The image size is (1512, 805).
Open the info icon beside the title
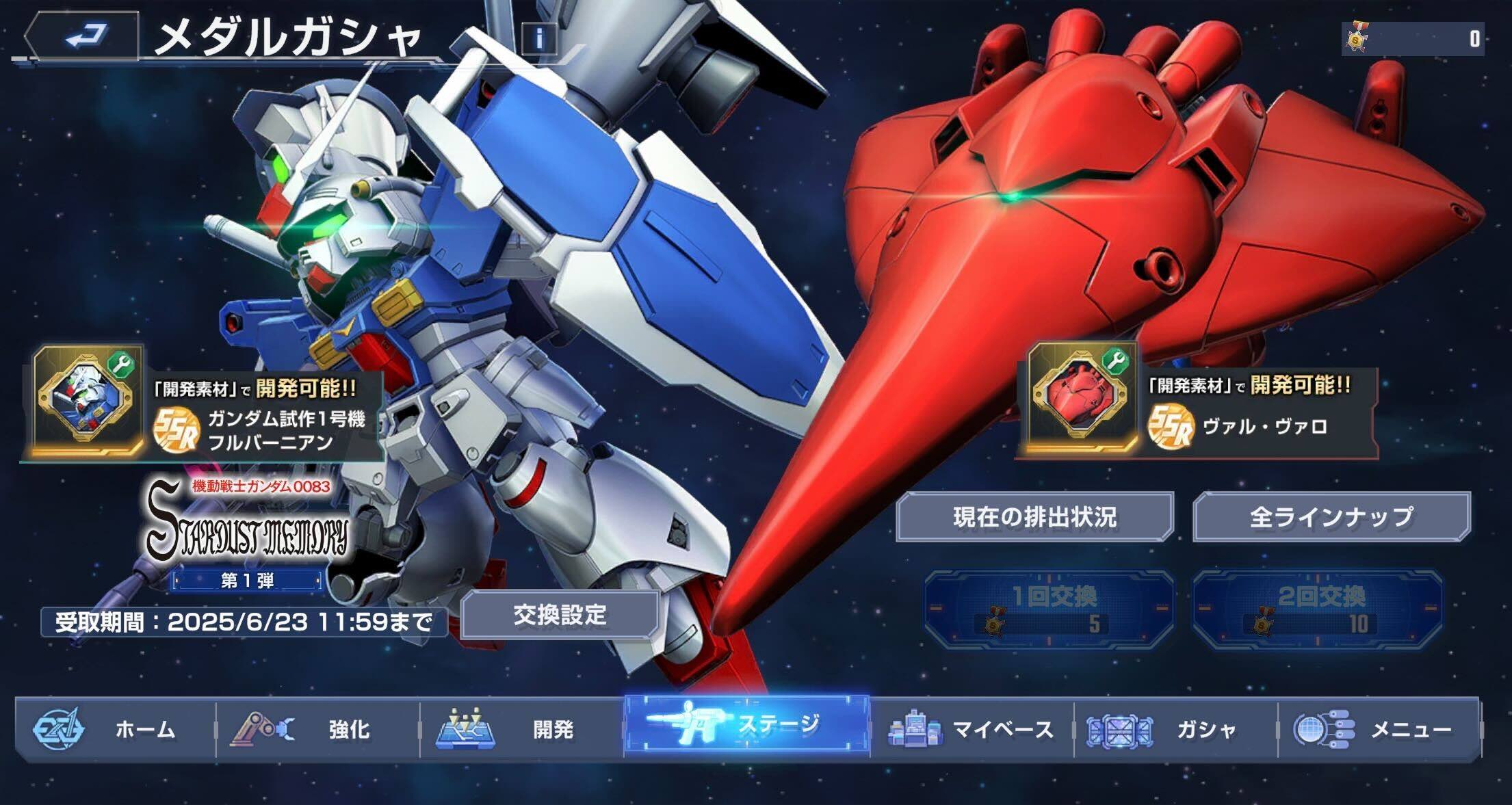point(540,39)
